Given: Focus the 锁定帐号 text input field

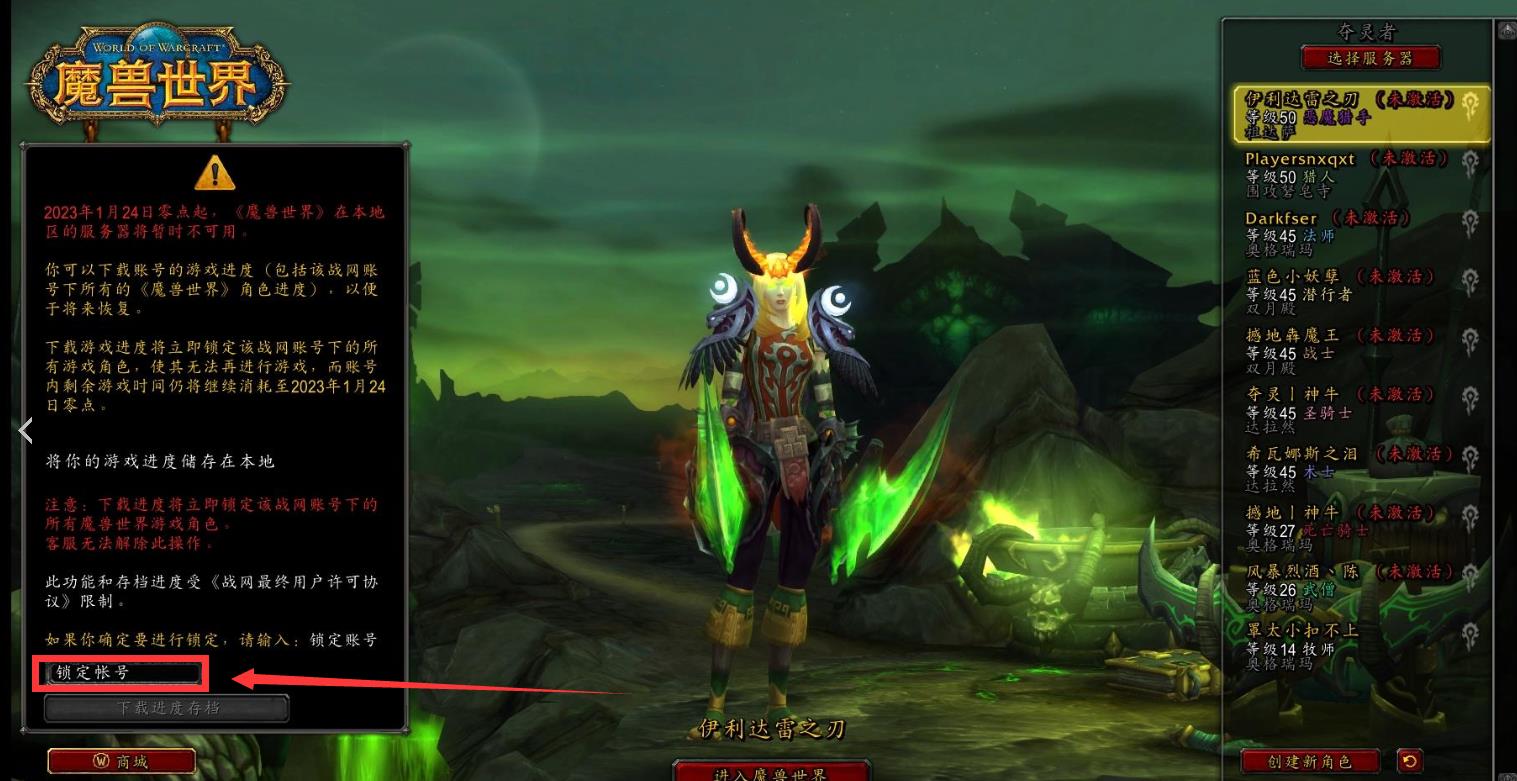Looking at the screenshot, I should [x=122, y=674].
